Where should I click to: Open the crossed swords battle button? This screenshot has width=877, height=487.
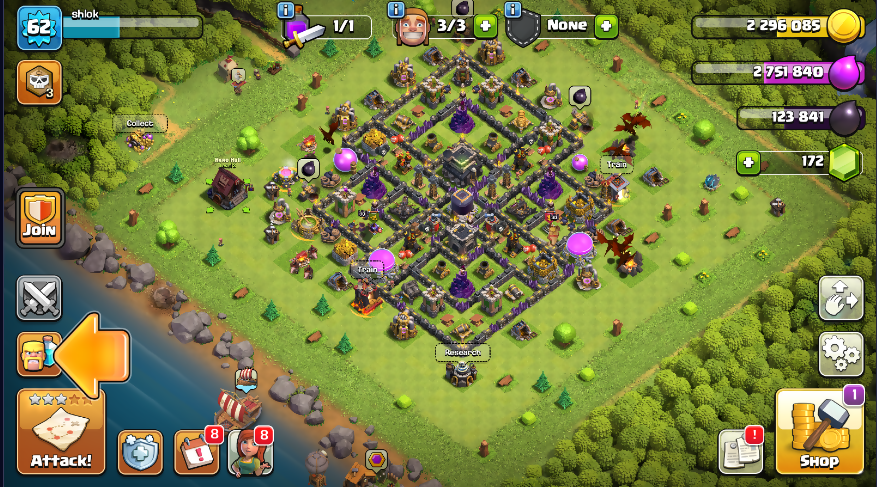click(39, 297)
